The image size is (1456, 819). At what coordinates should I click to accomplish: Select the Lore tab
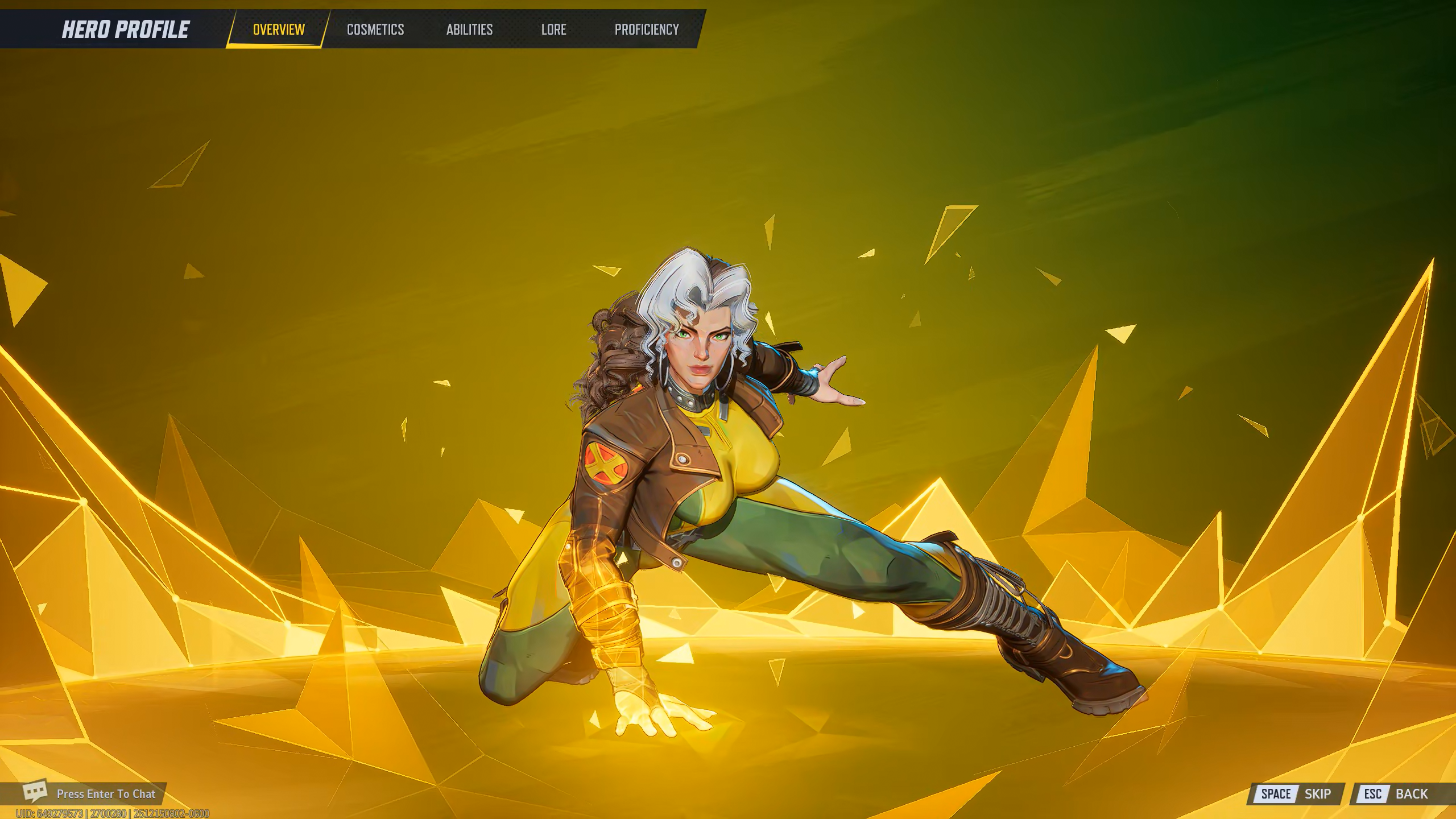[553, 30]
